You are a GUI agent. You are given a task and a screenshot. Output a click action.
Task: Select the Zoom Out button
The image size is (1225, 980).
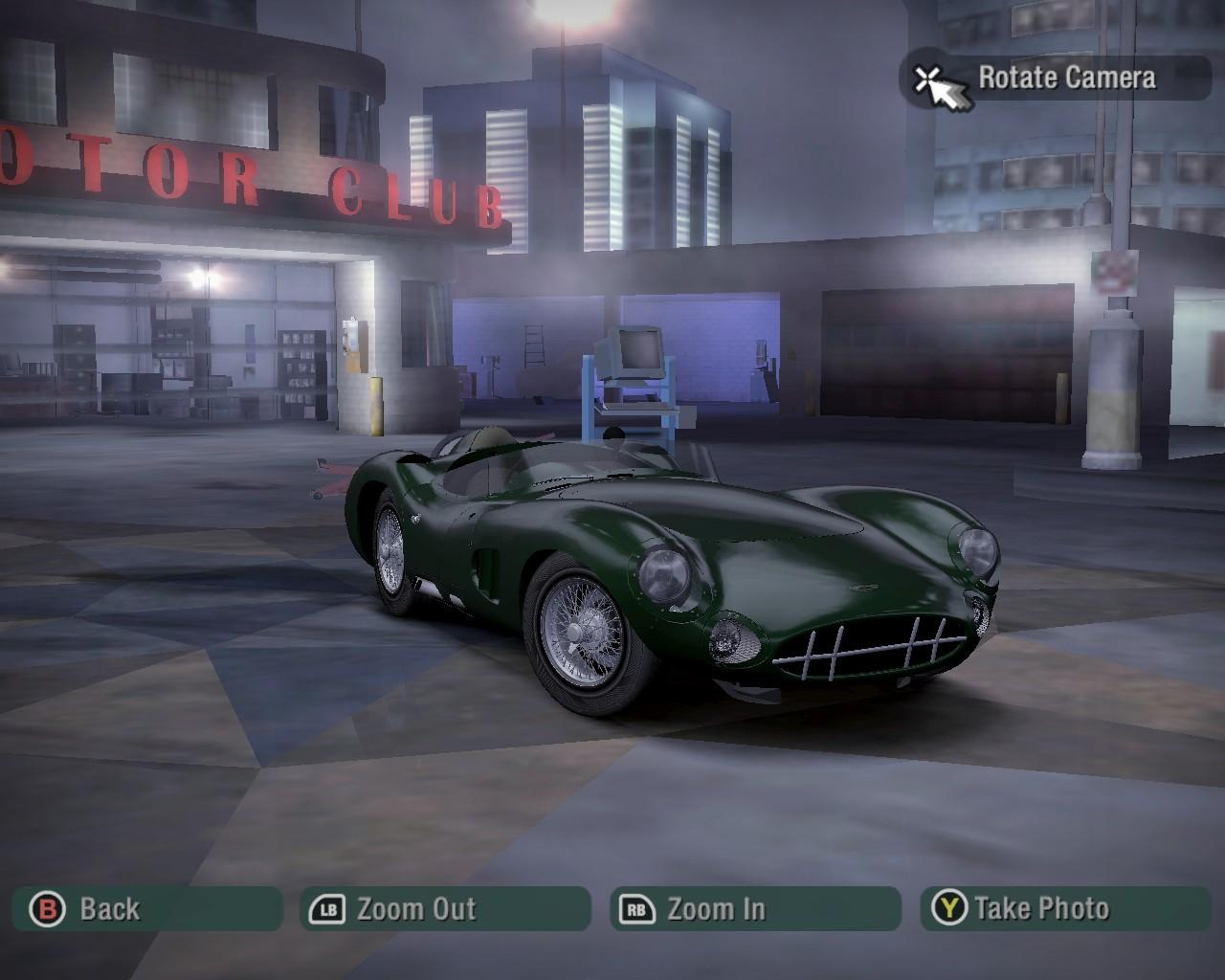[445, 908]
